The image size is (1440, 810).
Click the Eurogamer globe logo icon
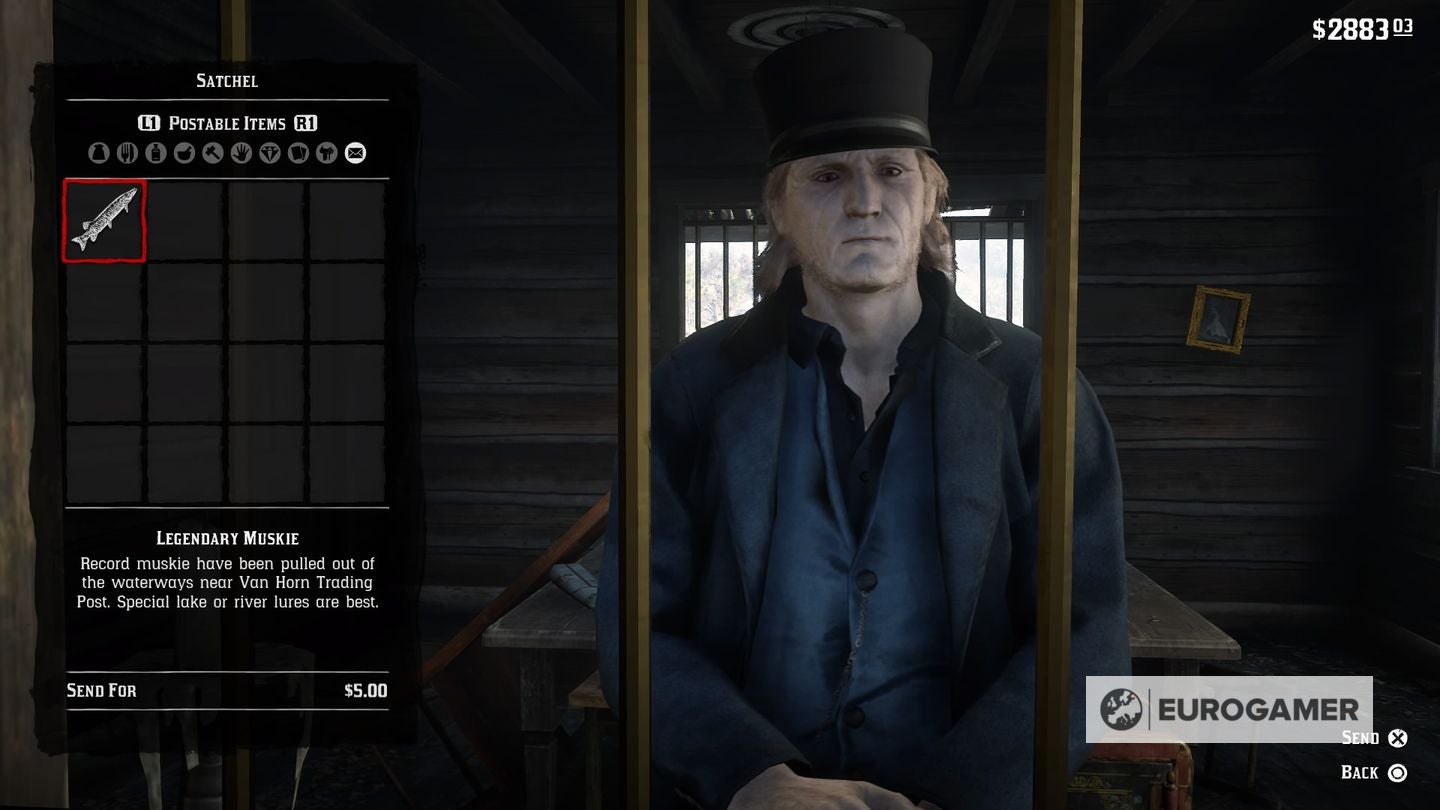tap(1121, 710)
